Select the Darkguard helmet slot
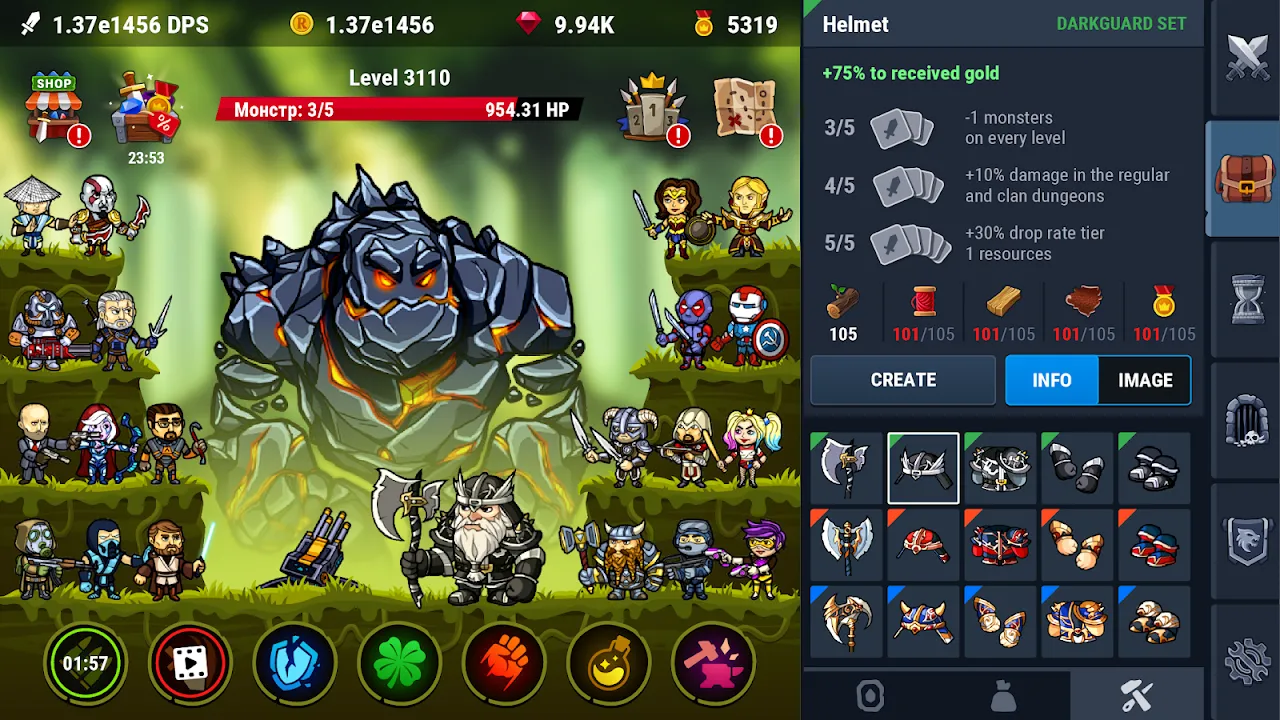 pos(923,468)
